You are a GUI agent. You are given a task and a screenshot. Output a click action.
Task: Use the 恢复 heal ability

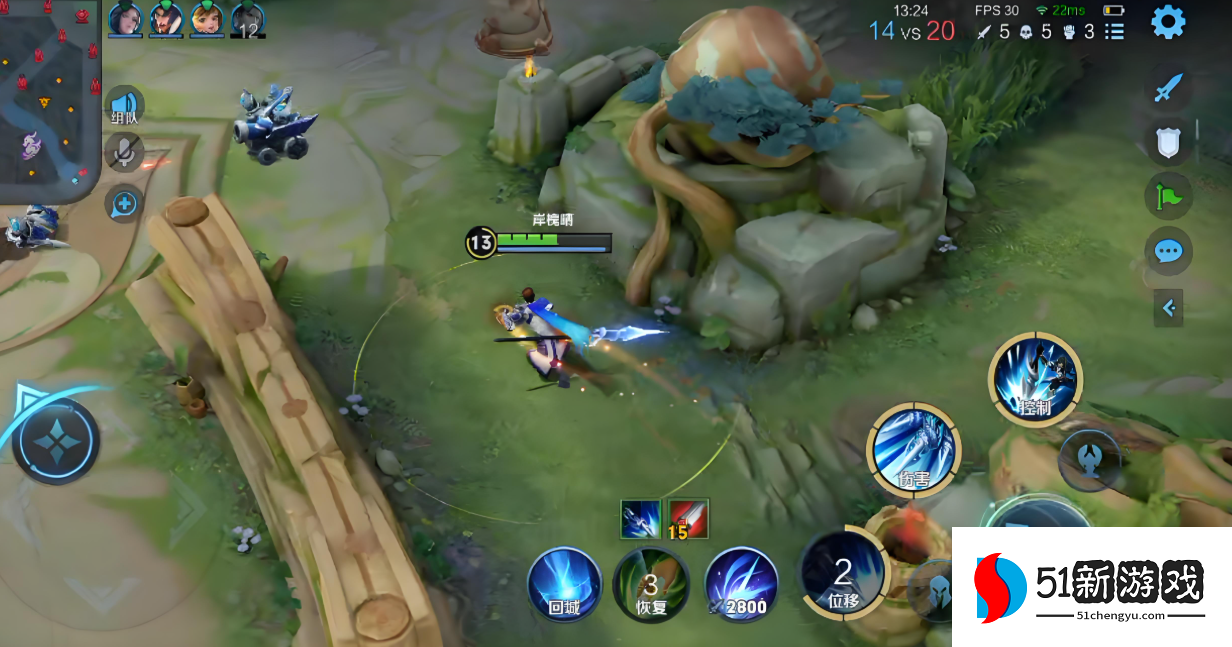click(x=650, y=585)
